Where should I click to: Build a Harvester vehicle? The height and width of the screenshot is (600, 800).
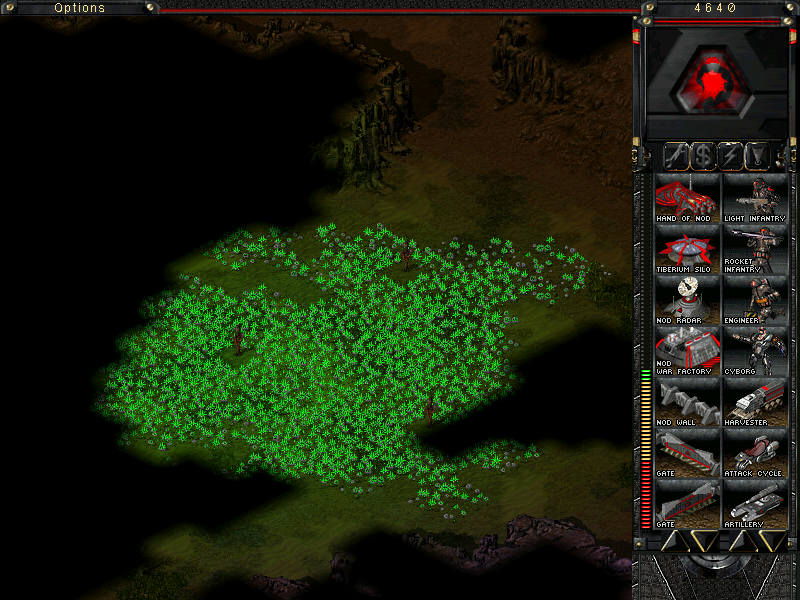tap(755, 403)
